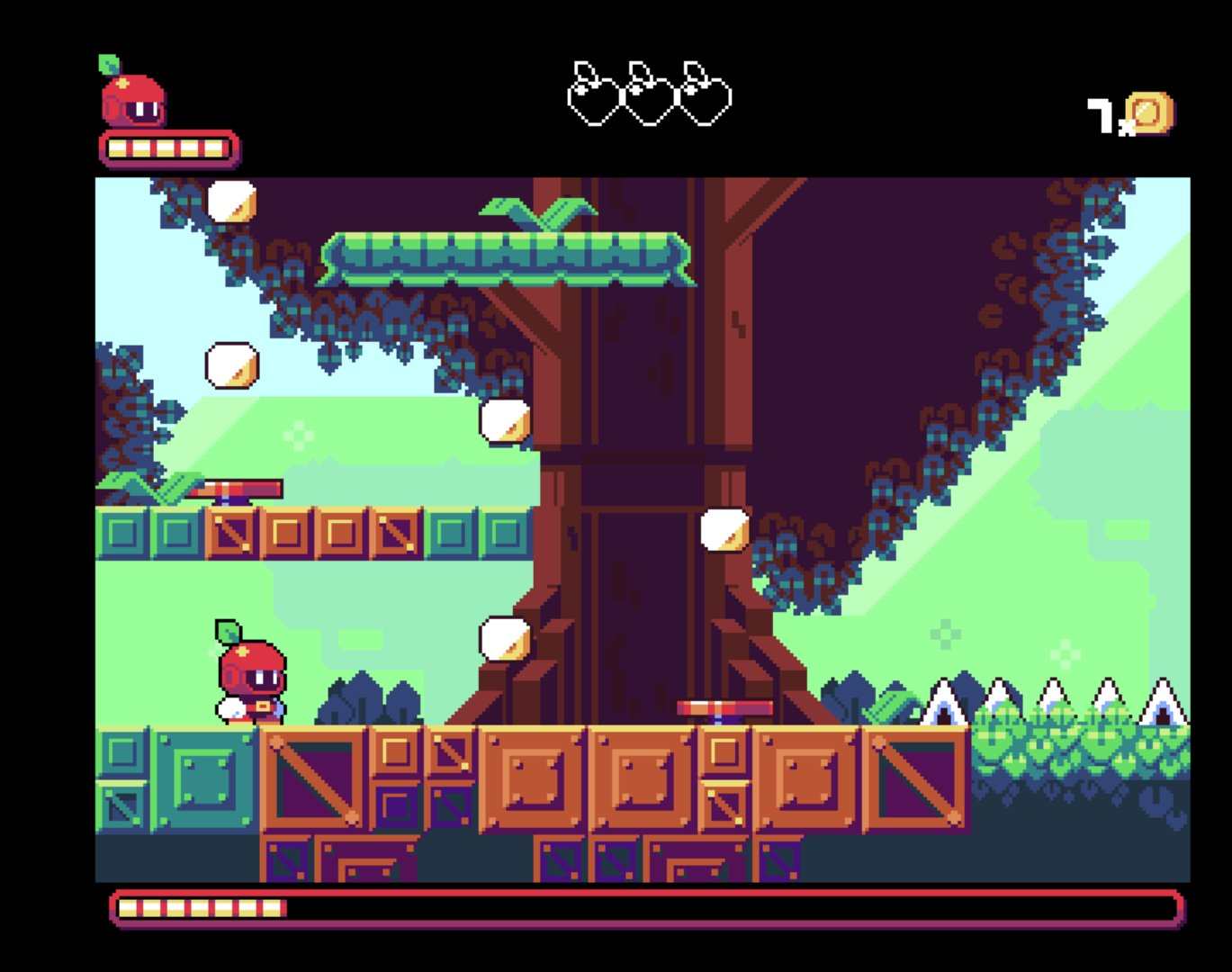Screen dimensions: 1232x972
Task: Click the apple hero portrait icon
Action: (x=131, y=97)
